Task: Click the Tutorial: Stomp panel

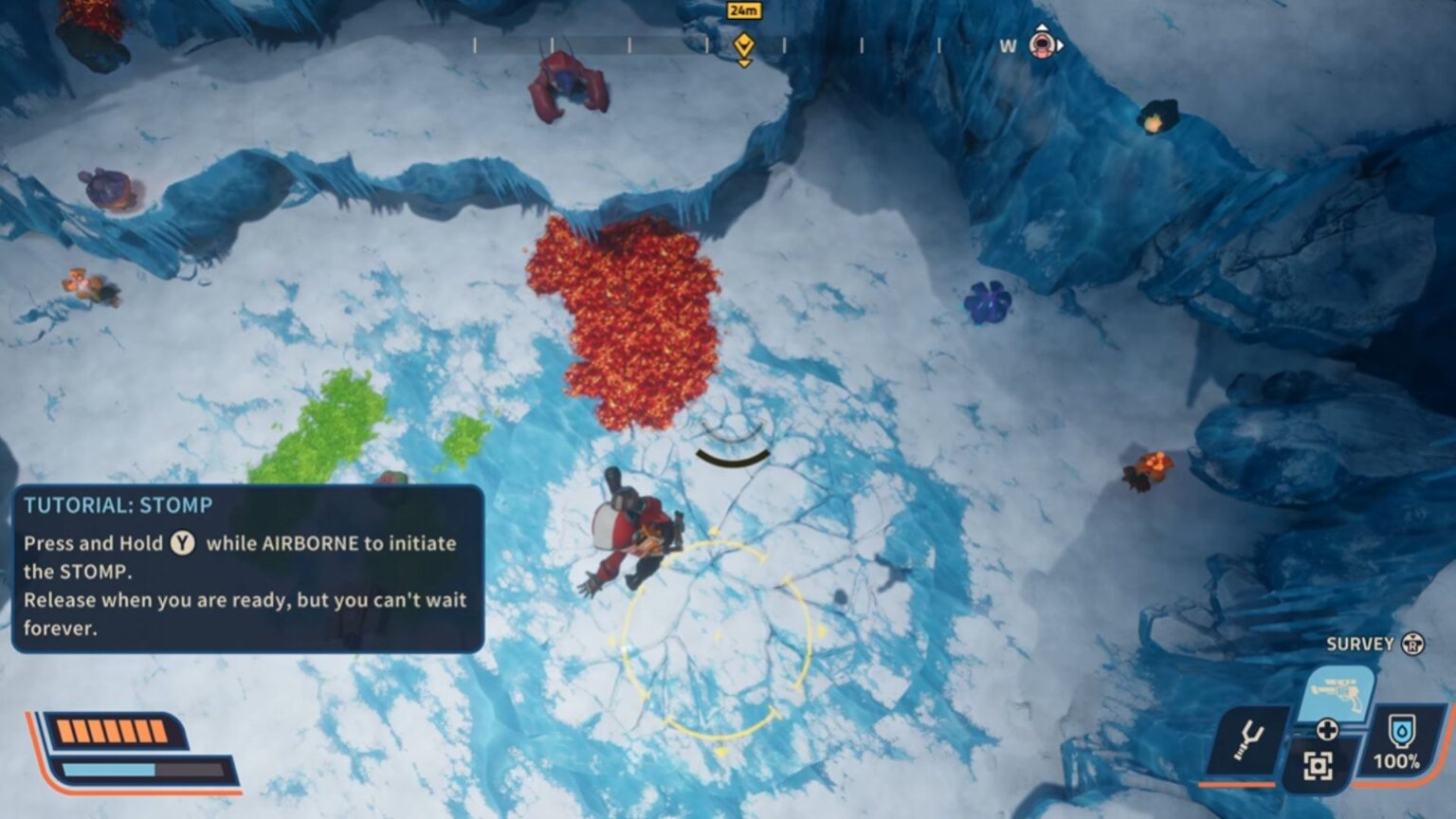Action: click(247, 569)
